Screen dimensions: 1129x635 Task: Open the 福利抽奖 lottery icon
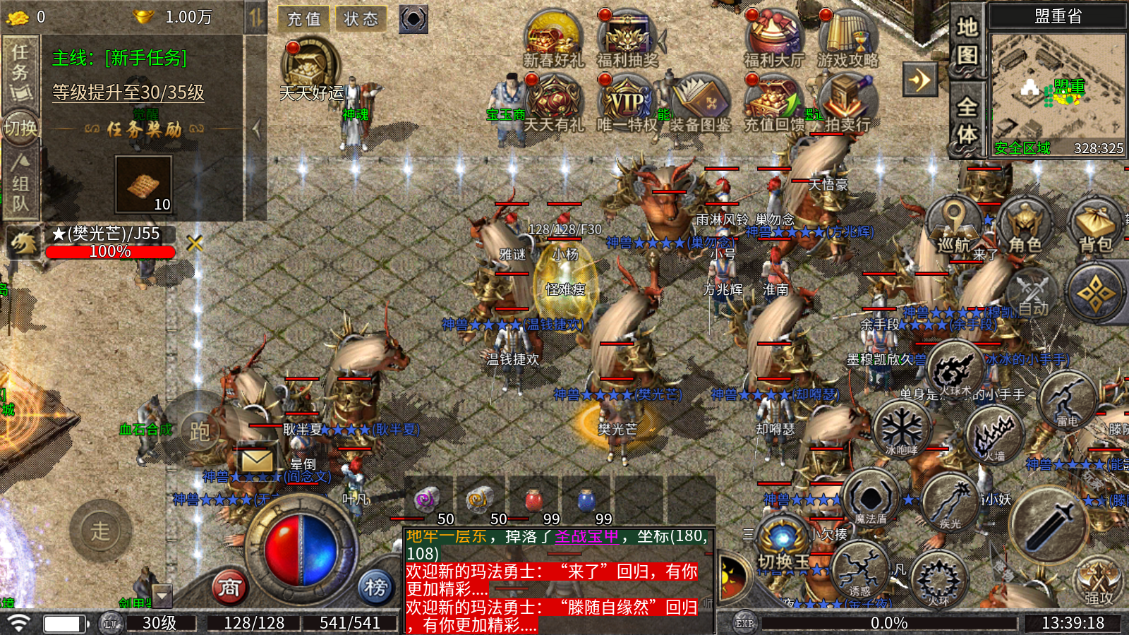627,38
